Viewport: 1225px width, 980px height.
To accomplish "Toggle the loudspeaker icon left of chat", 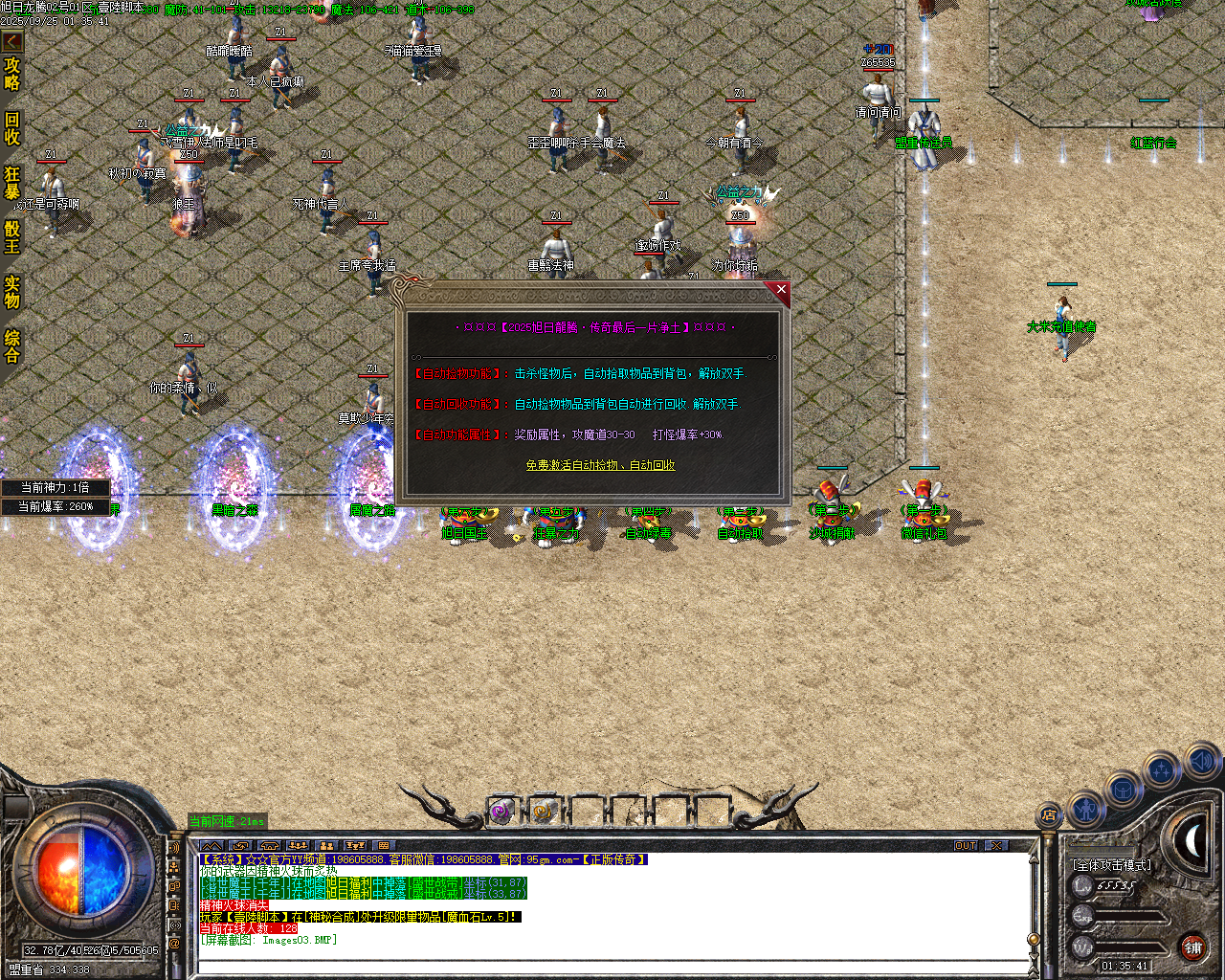I will (174, 847).
